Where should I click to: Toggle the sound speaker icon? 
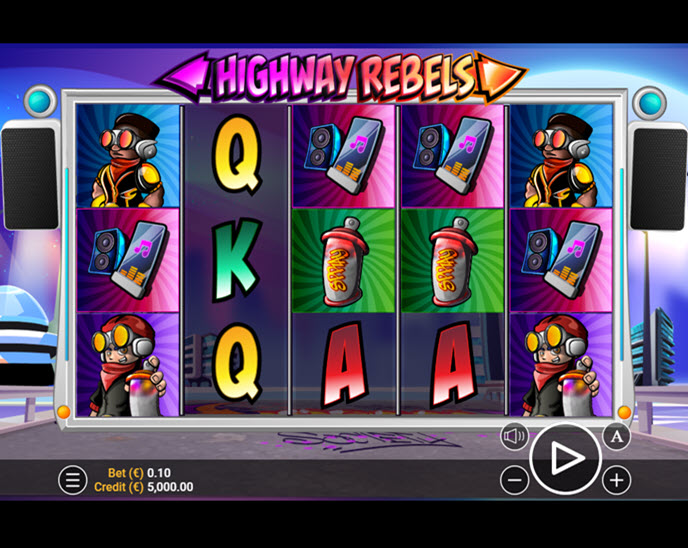pyautogui.click(x=515, y=436)
